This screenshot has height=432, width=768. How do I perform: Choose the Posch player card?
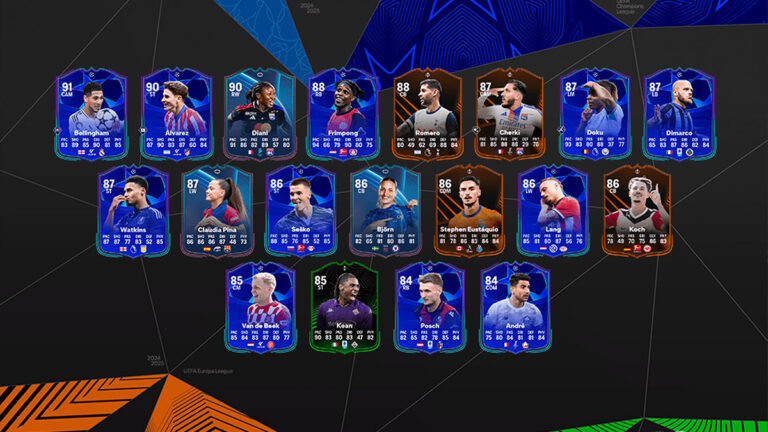click(x=428, y=307)
